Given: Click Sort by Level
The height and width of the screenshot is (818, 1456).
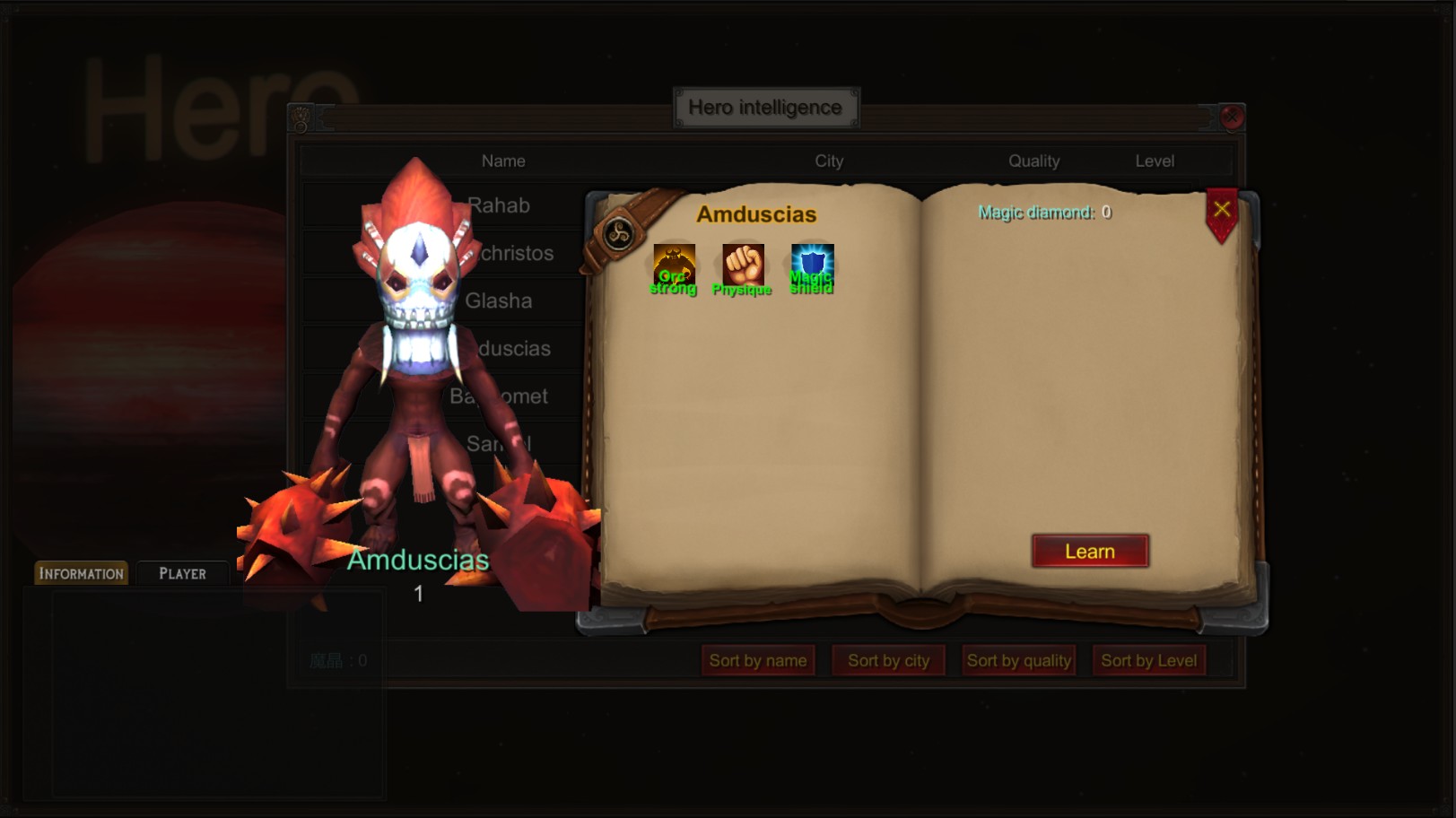Looking at the screenshot, I should [x=1149, y=660].
